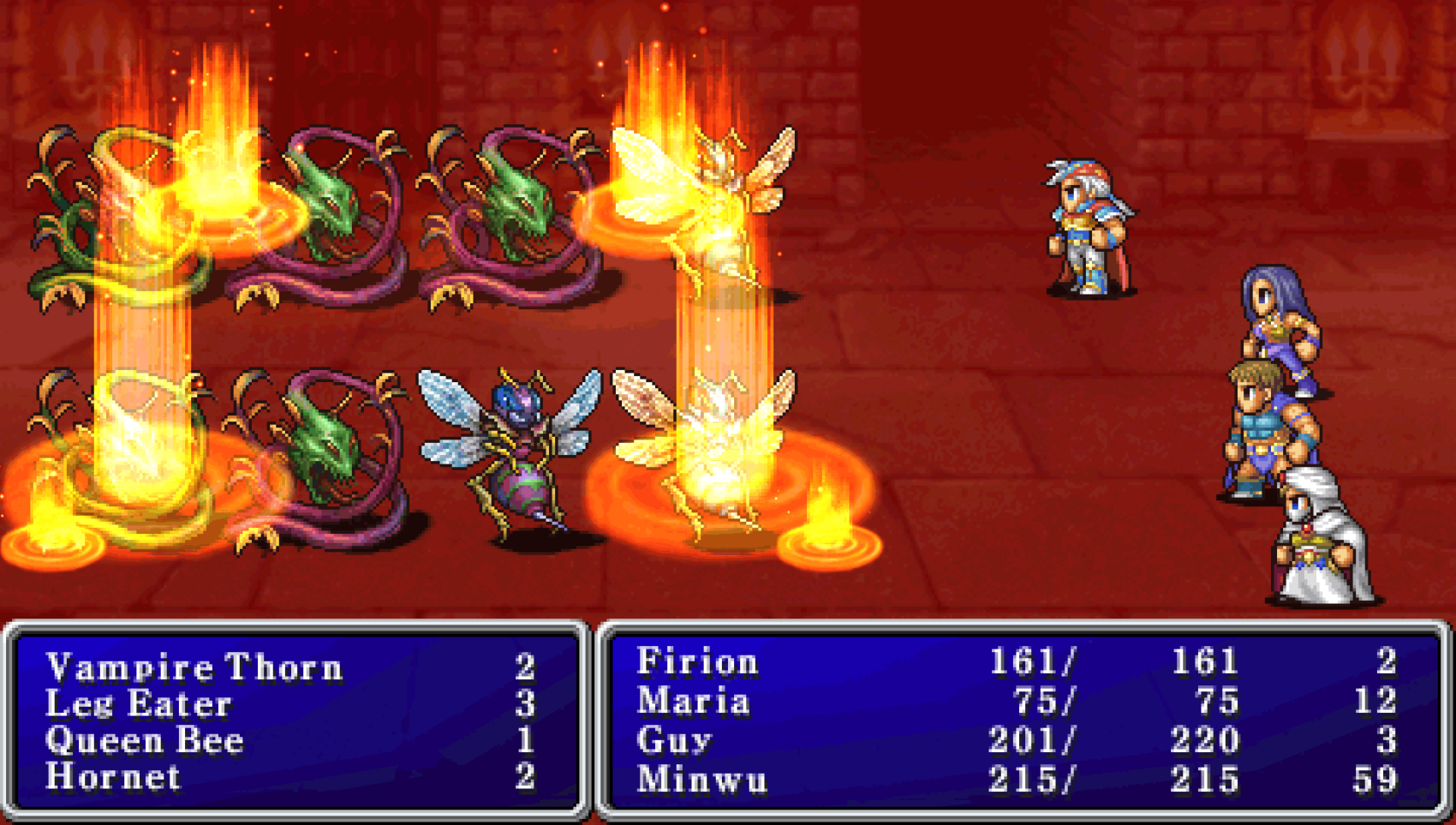1456x825 pixels.
Task: Select Minwu's party status entry
Action: point(701,780)
